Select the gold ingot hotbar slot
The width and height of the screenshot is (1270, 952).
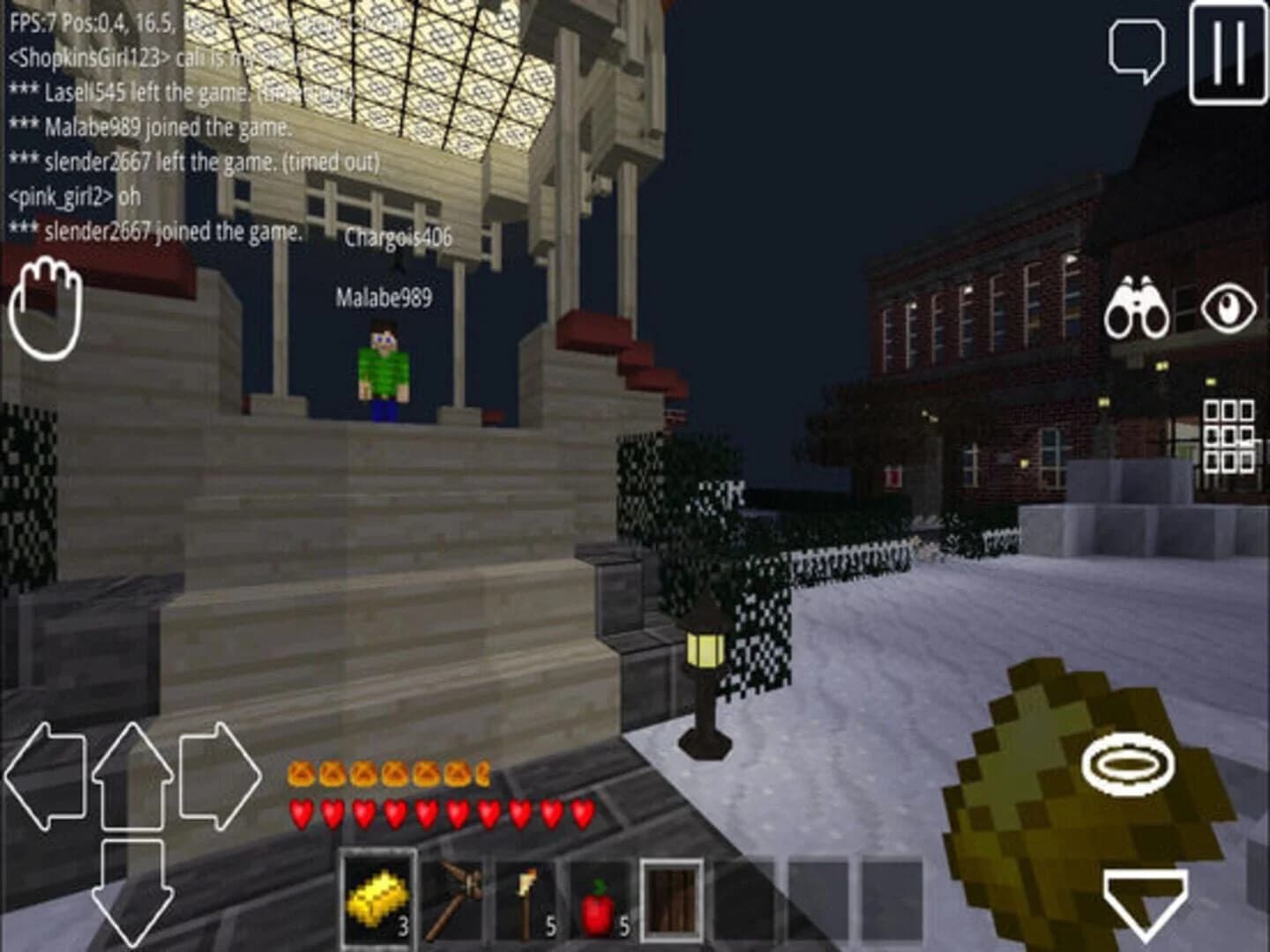point(378,901)
